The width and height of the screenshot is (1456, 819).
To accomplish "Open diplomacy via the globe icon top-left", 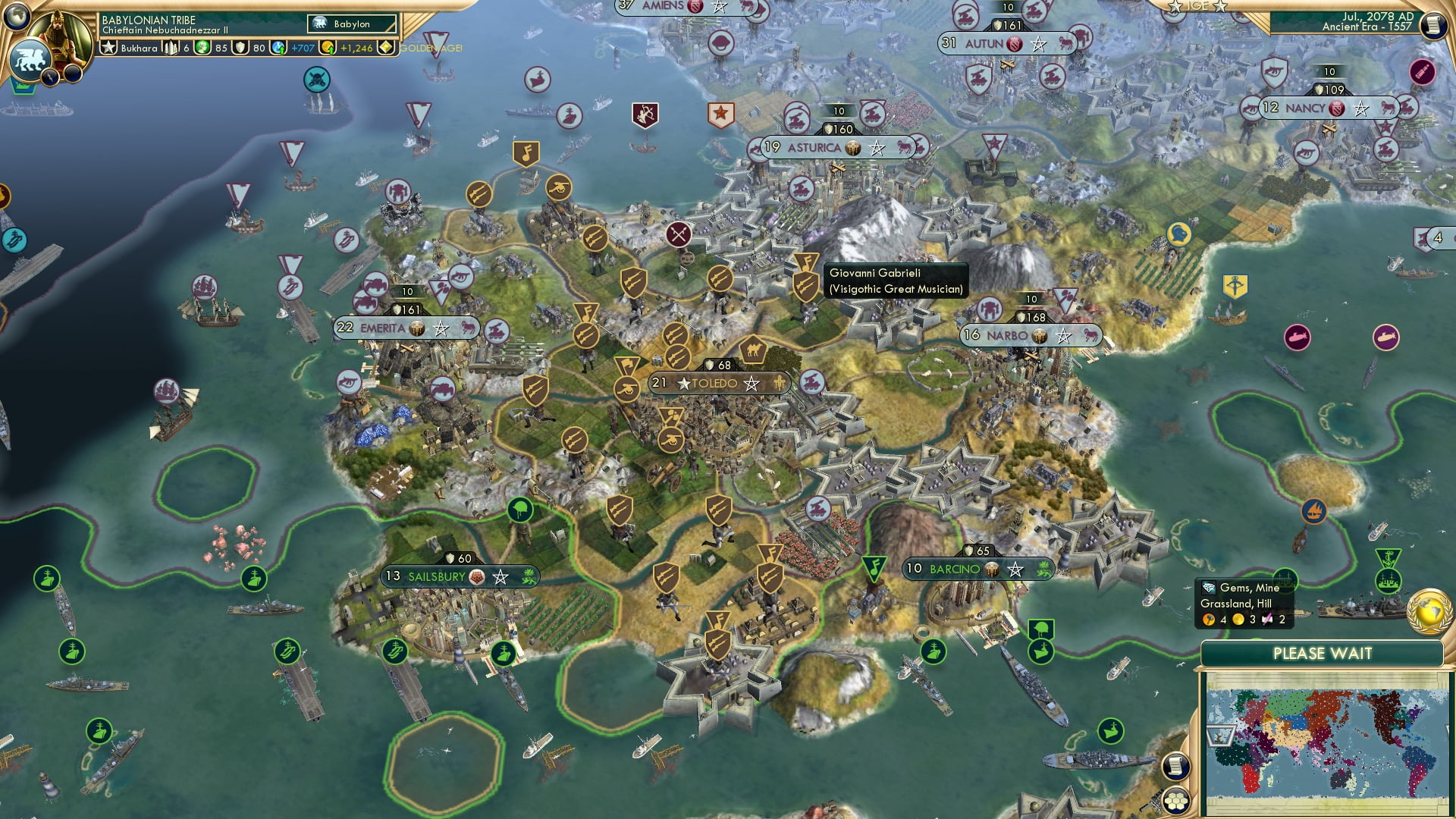I will point(15,17).
